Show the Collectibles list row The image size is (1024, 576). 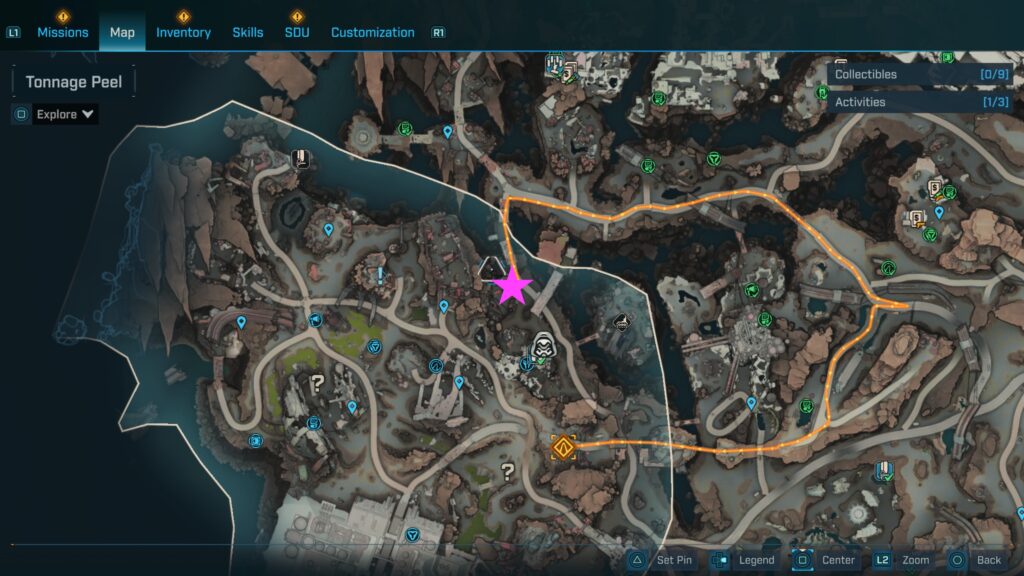click(x=920, y=74)
